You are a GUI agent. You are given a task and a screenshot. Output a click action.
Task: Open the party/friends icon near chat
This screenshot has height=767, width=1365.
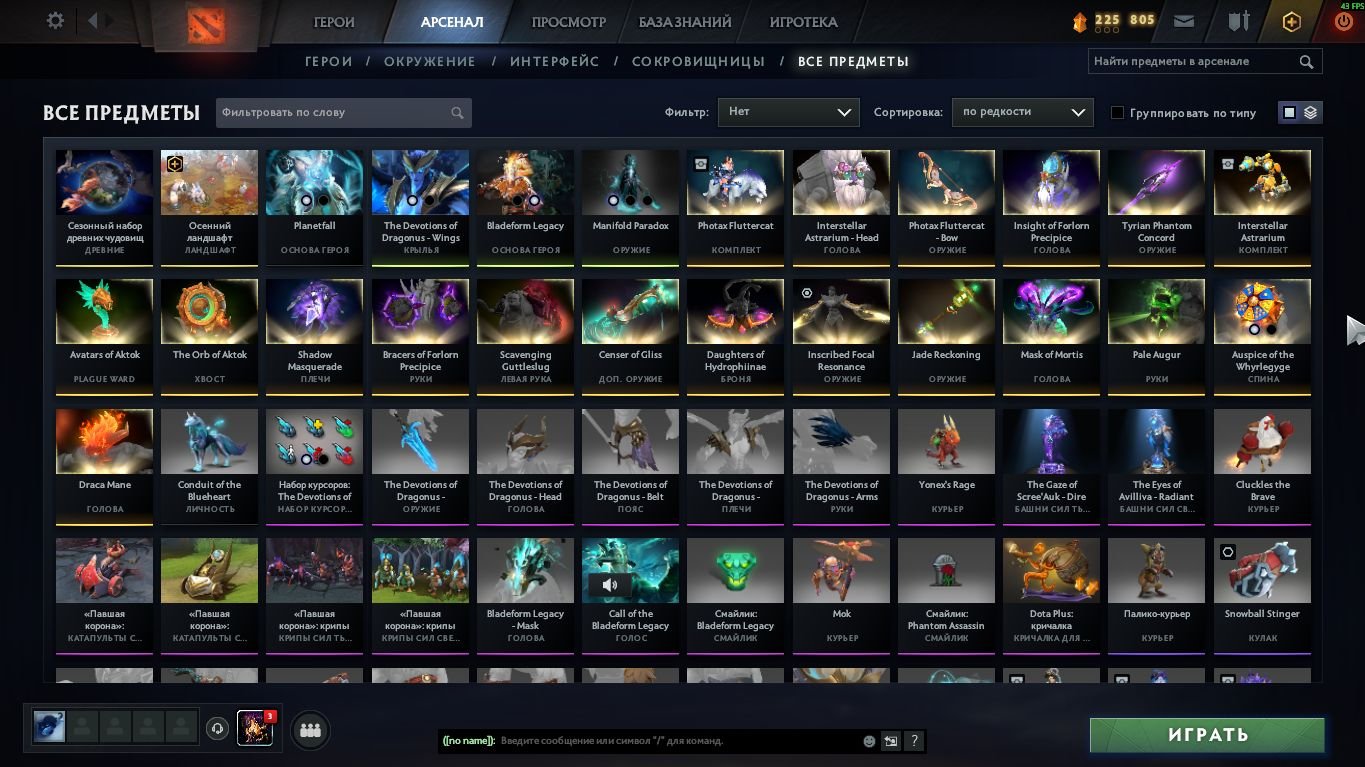[310, 730]
